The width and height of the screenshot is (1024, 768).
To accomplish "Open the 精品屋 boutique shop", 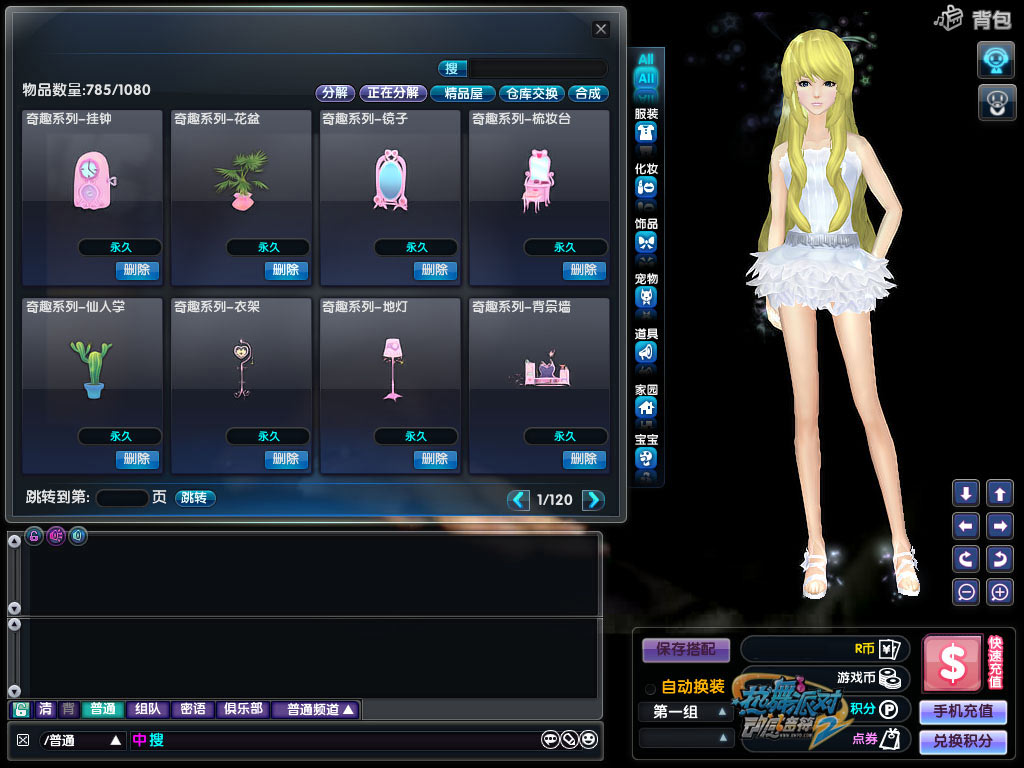I will pos(463,93).
